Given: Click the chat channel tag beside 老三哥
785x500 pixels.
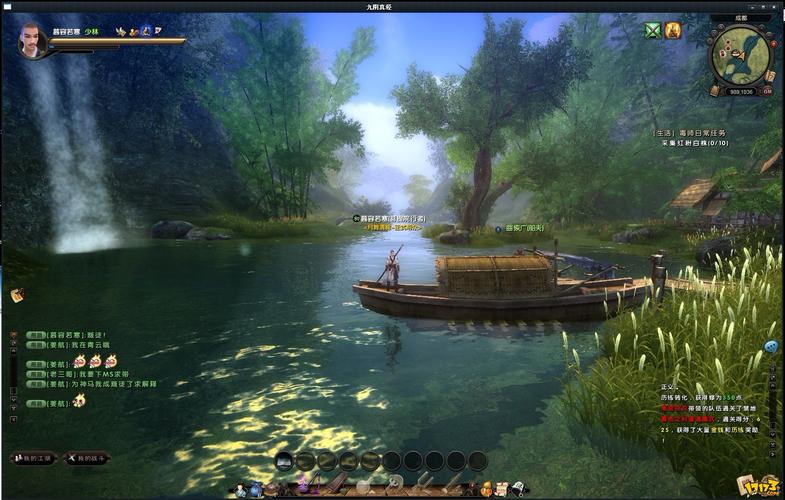Looking at the screenshot, I should click(34, 374).
